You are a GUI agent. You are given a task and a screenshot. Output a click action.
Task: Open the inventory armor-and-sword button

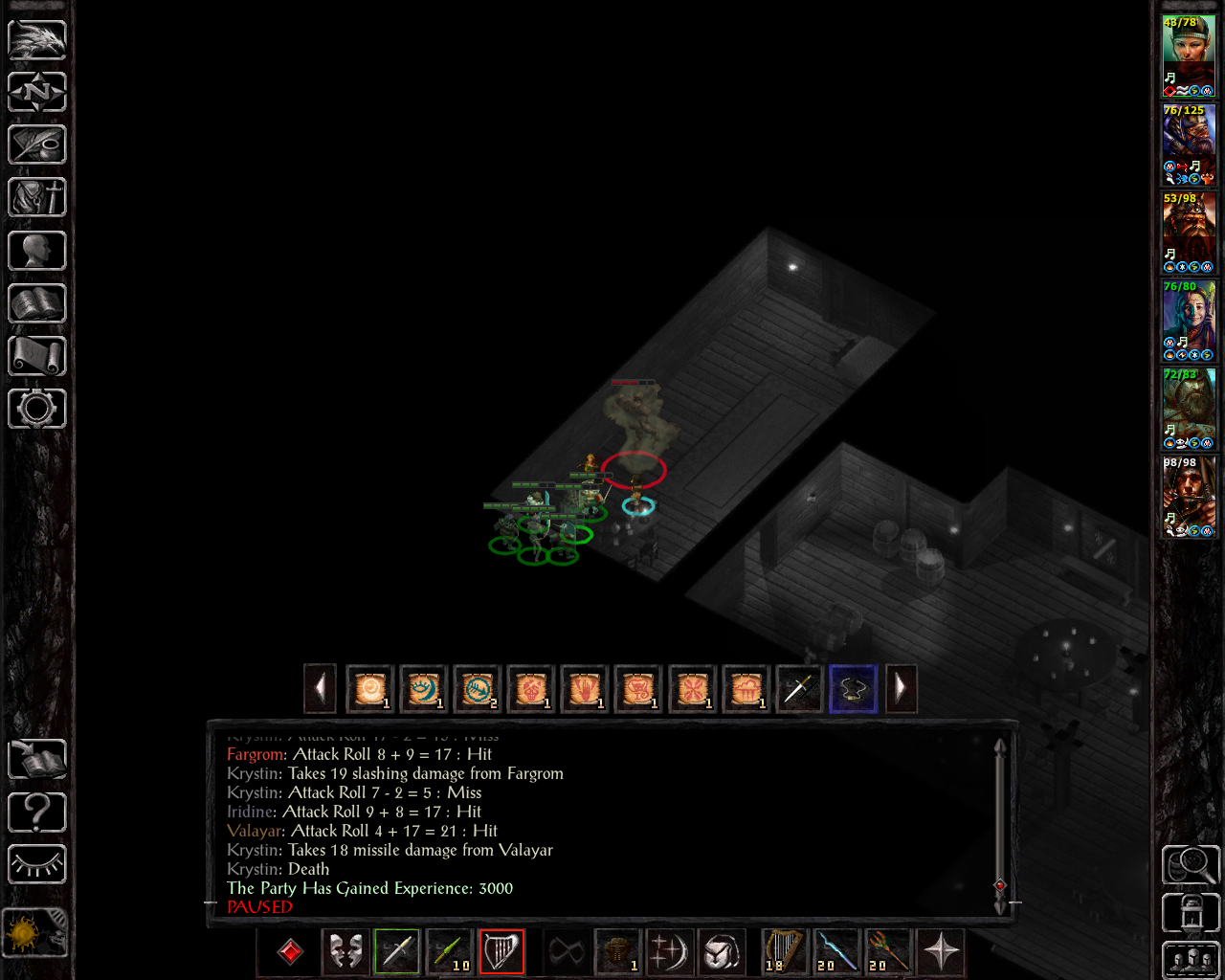tap(37, 198)
